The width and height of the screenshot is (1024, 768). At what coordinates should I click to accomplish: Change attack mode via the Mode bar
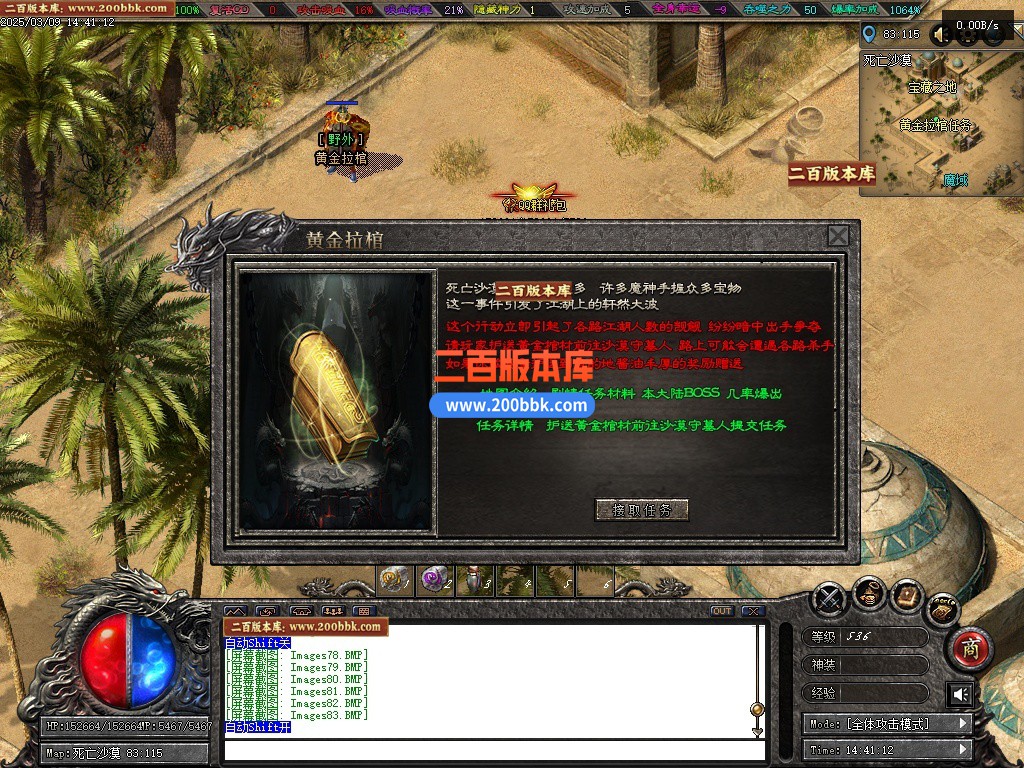pos(886,723)
